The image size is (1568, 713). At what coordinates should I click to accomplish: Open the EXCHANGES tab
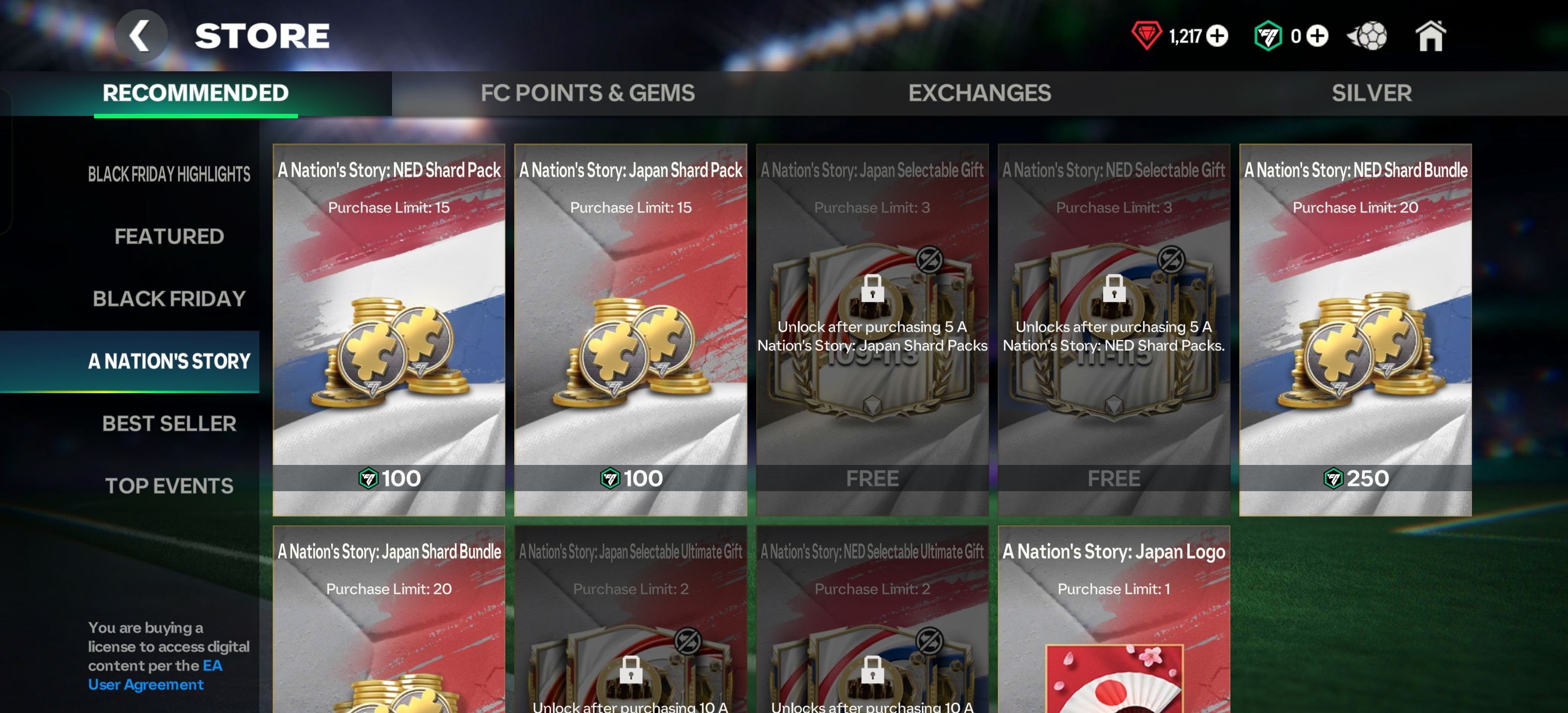coord(979,93)
